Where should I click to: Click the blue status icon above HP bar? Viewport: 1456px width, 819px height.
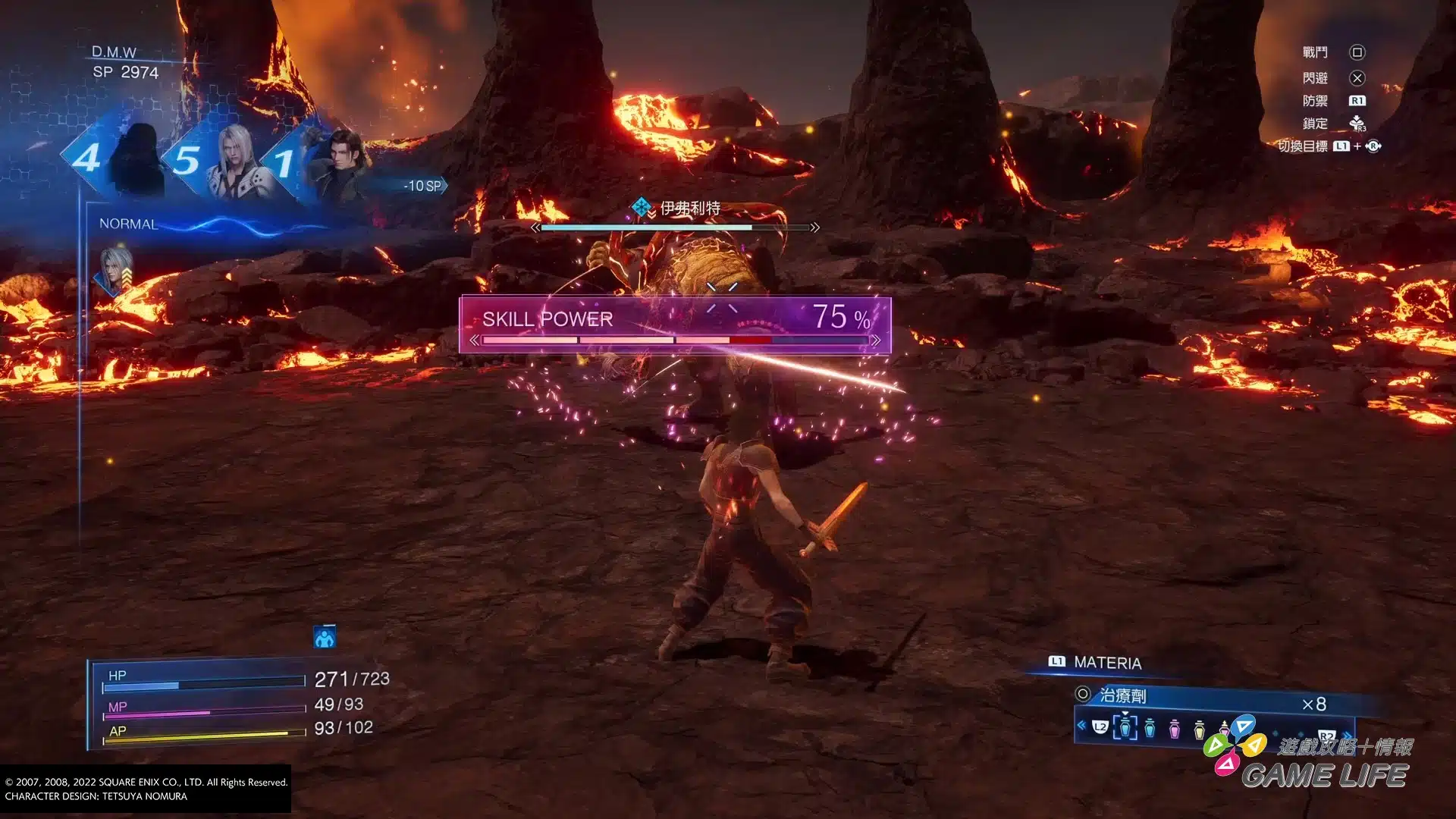(325, 638)
